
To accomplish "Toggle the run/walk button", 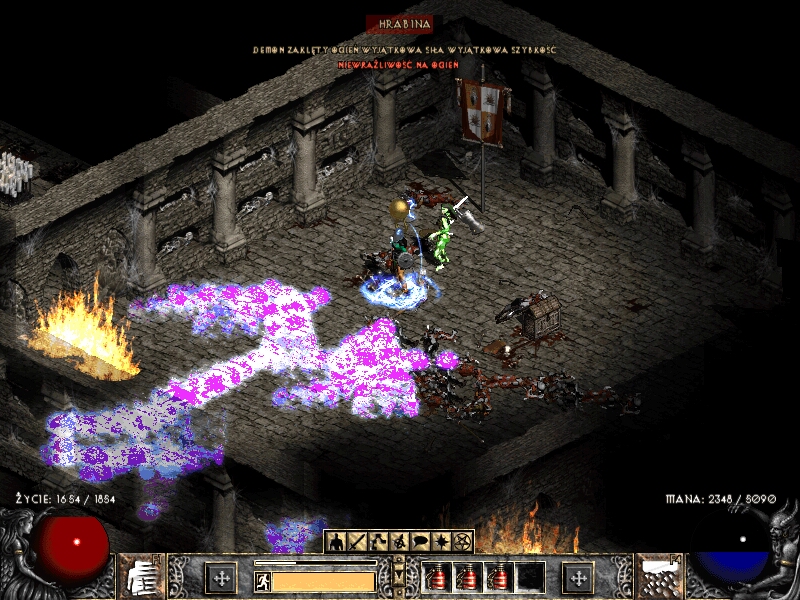I will point(262,579).
